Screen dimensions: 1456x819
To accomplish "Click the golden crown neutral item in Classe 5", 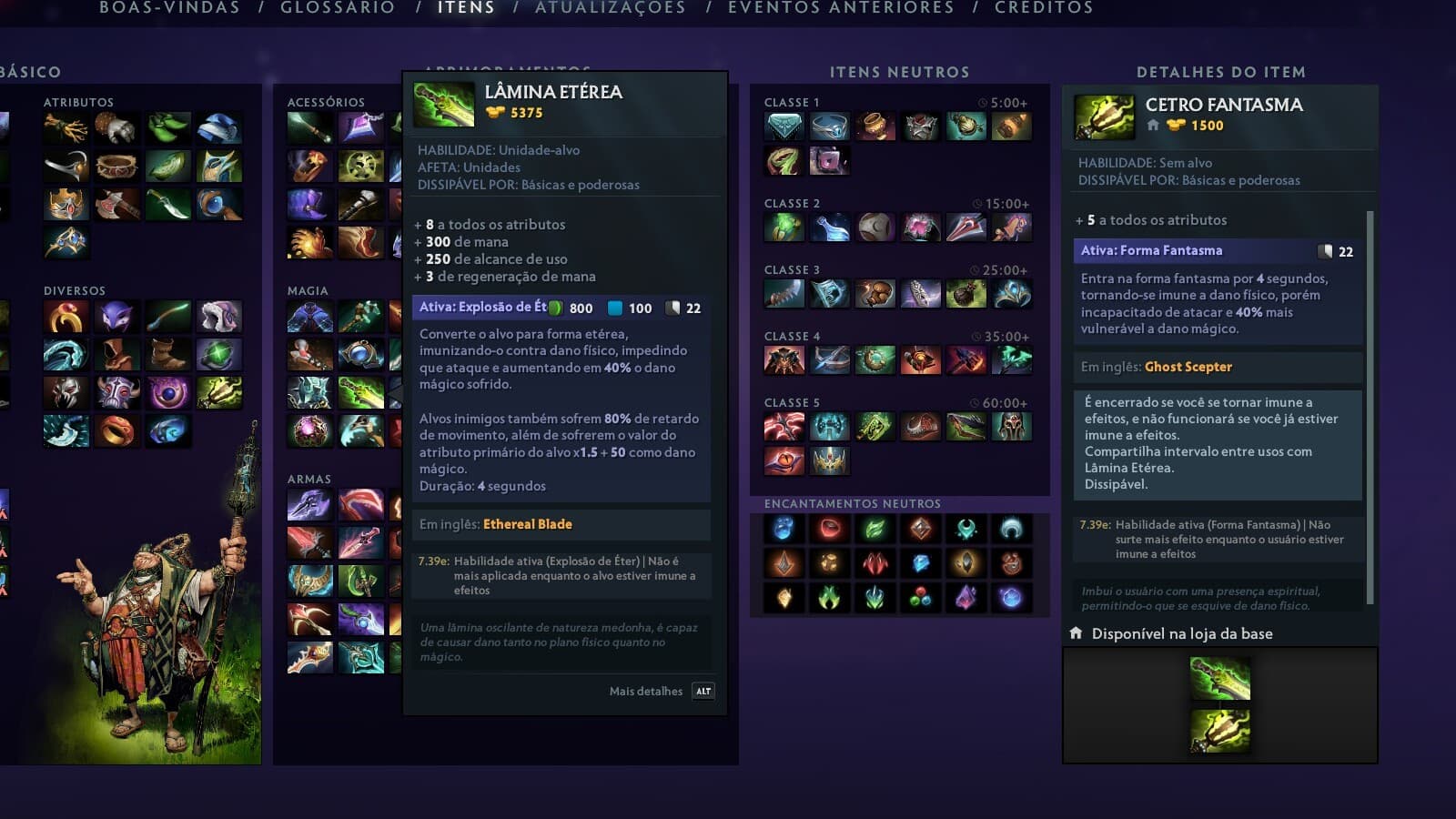I will [x=829, y=460].
